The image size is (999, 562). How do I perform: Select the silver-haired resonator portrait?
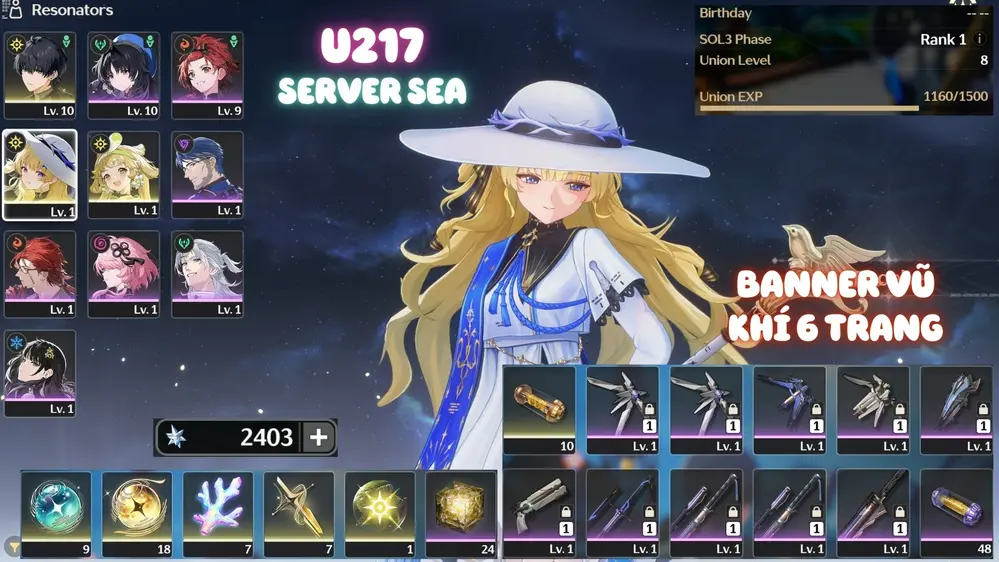(x=207, y=273)
